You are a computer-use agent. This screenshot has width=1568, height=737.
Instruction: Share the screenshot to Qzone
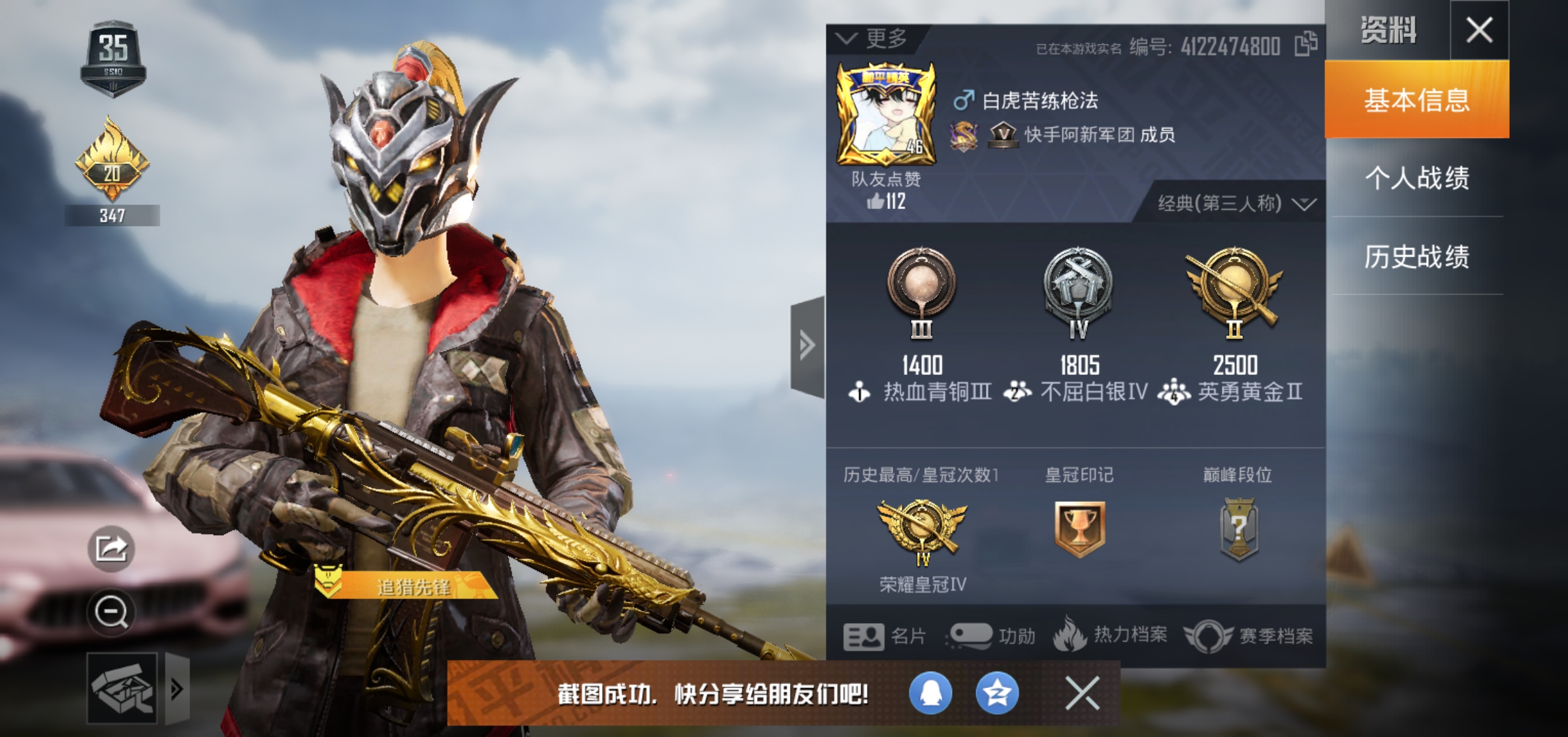coord(997,693)
